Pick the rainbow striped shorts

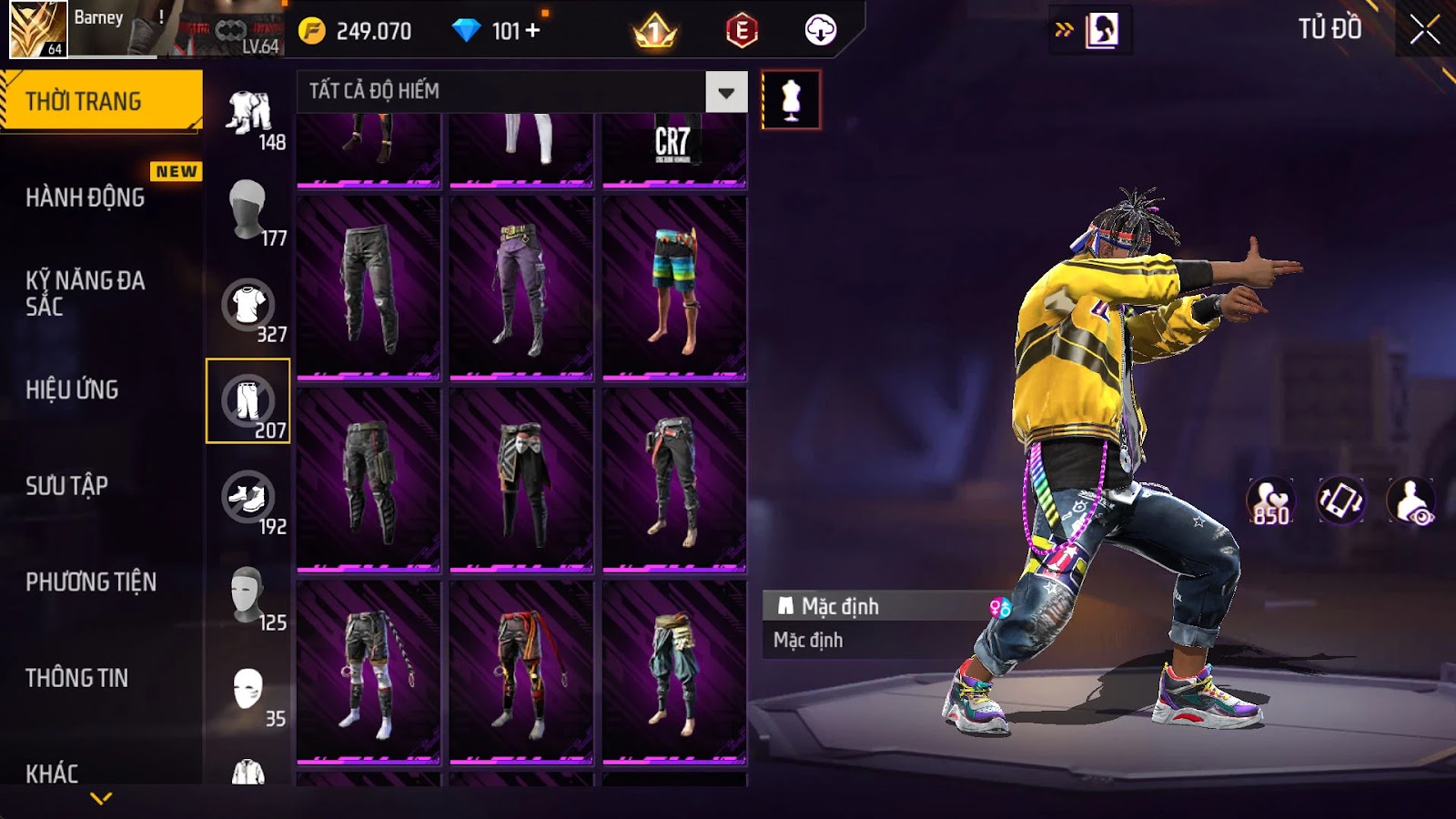[674, 286]
